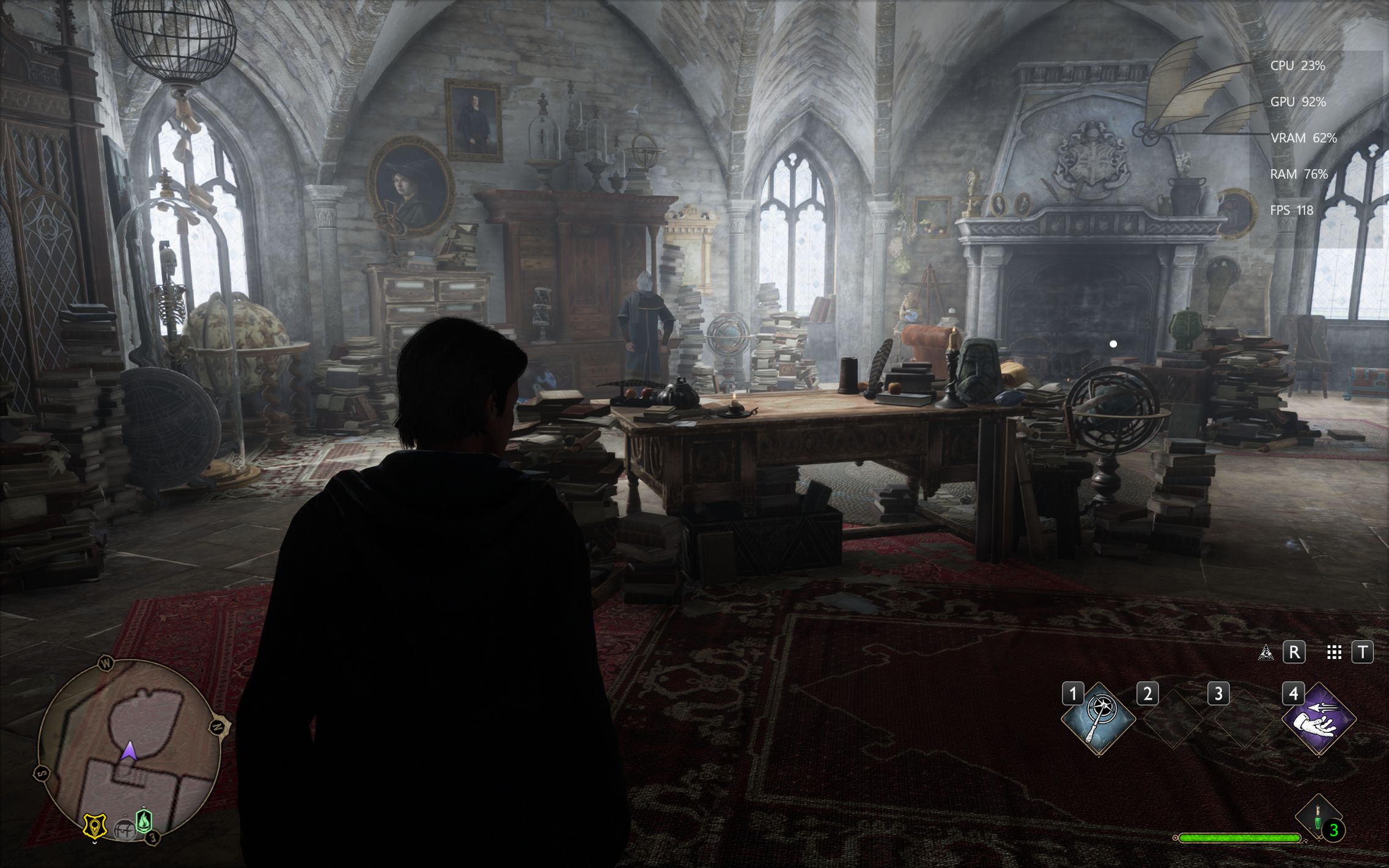
Task: Click the grey treasure chest marker
Action: click(x=125, y=829)
